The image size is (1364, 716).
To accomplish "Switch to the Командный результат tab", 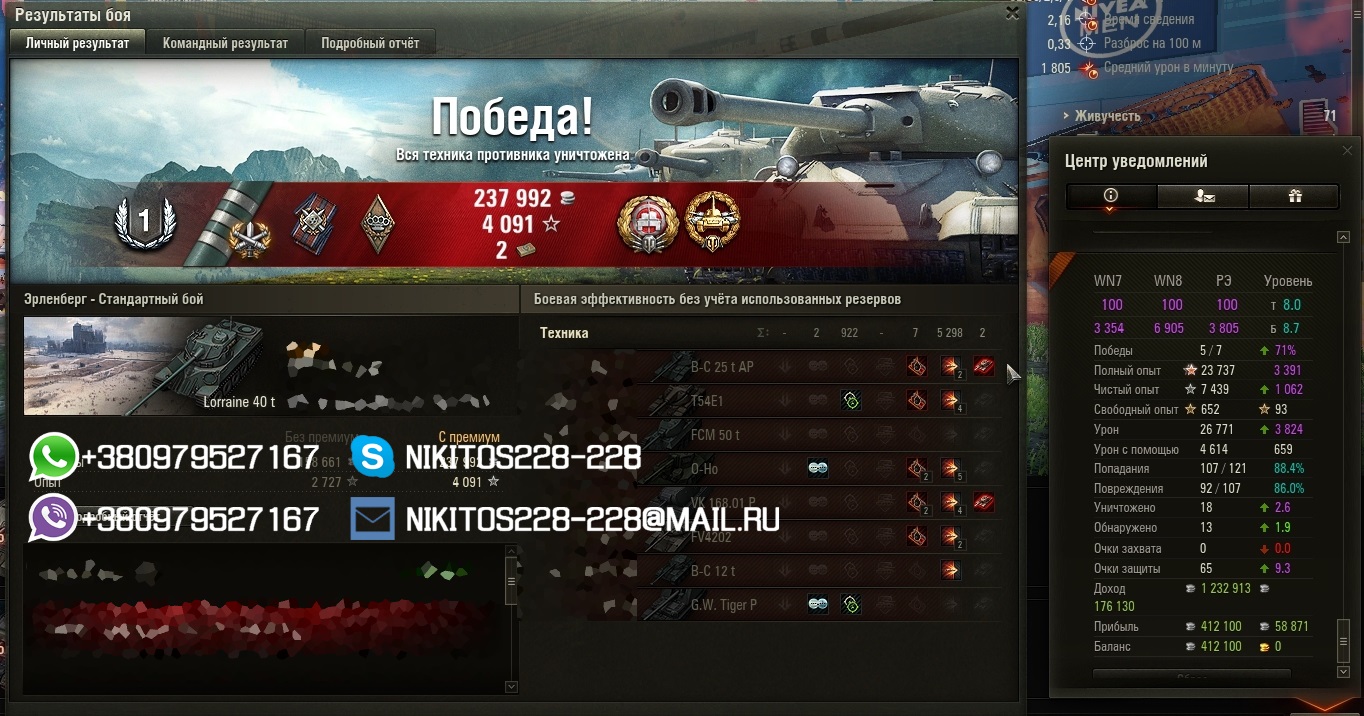I will pyautogui.click(x=225, y=43).
